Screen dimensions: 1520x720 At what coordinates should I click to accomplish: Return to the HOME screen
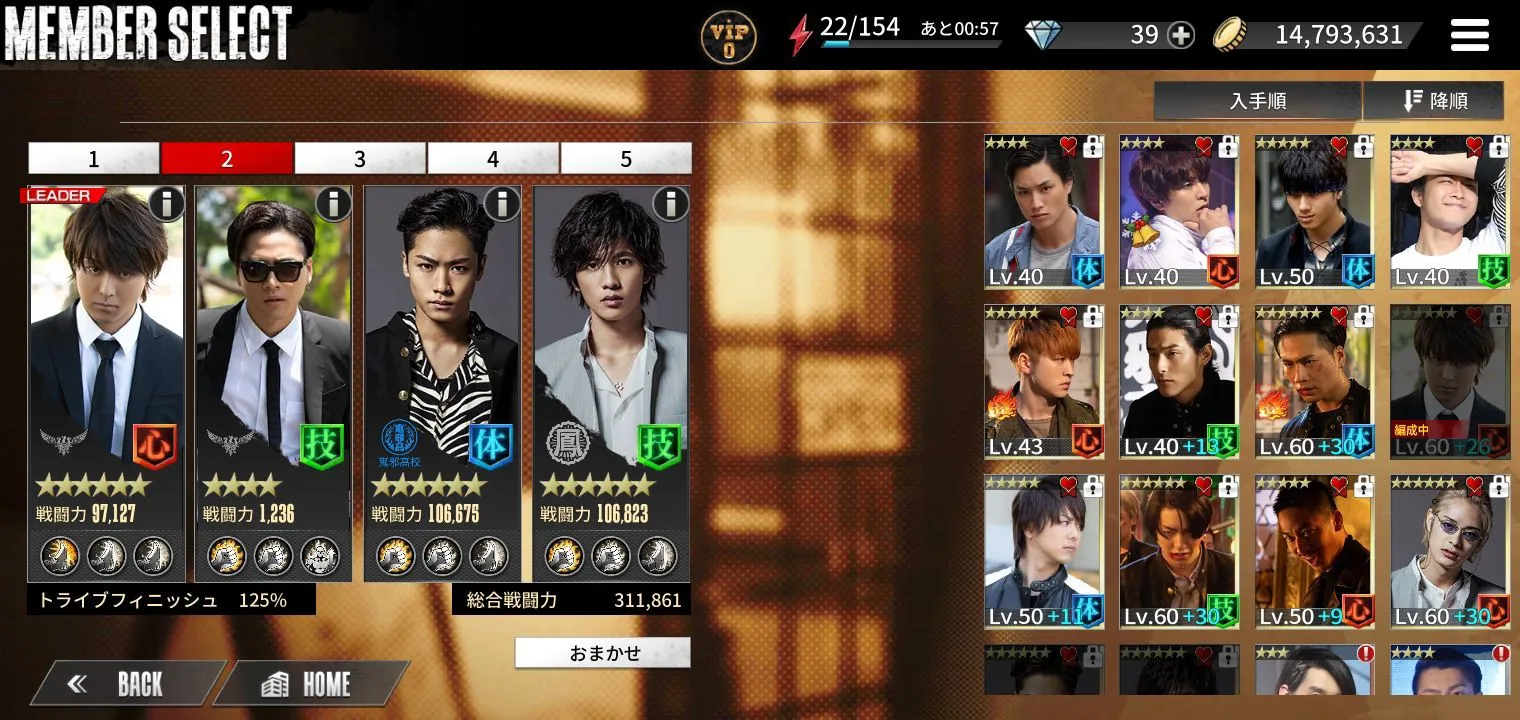pos(310,684)
